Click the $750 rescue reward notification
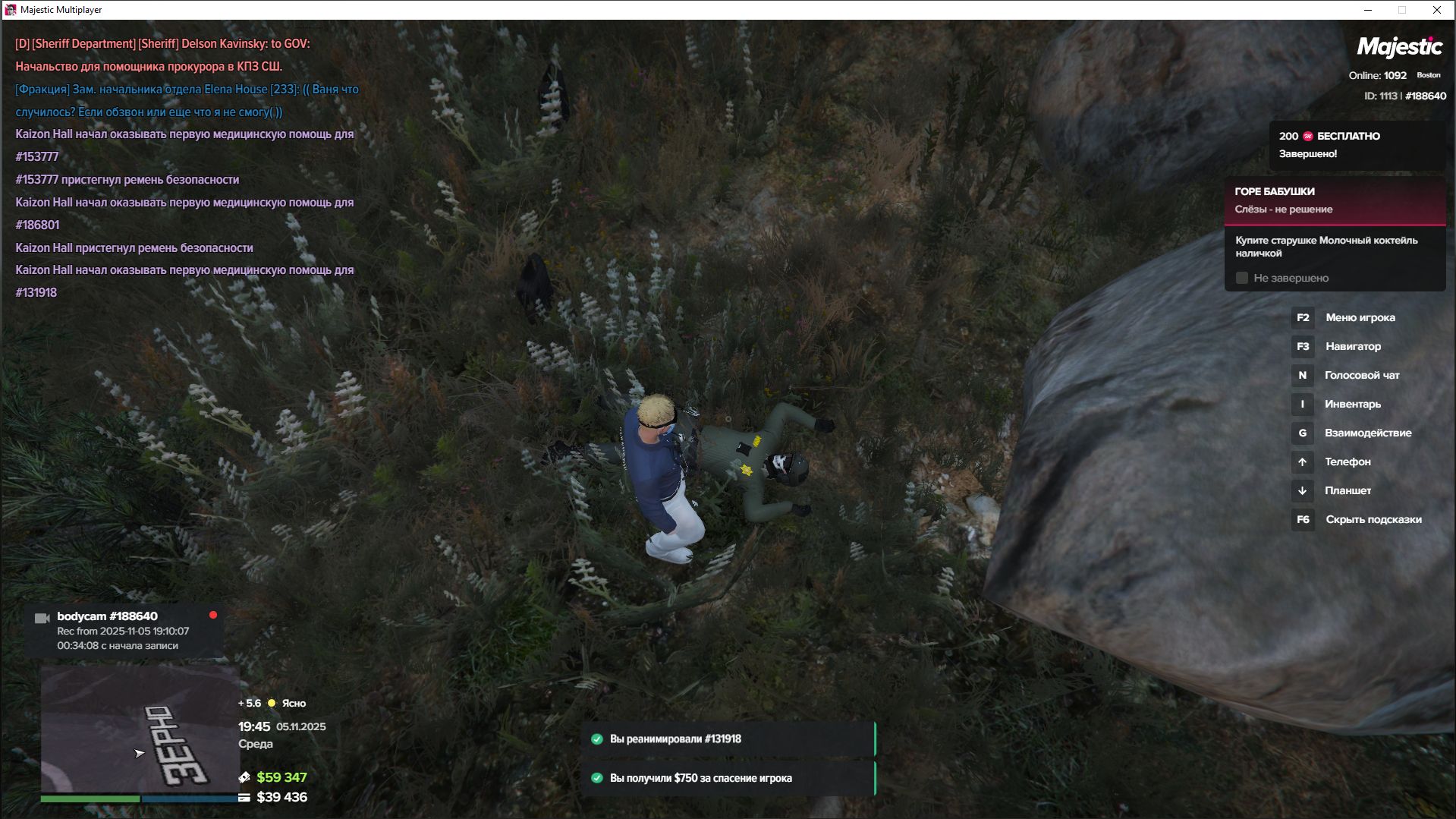1456x819 pixels. coord(728,778)
